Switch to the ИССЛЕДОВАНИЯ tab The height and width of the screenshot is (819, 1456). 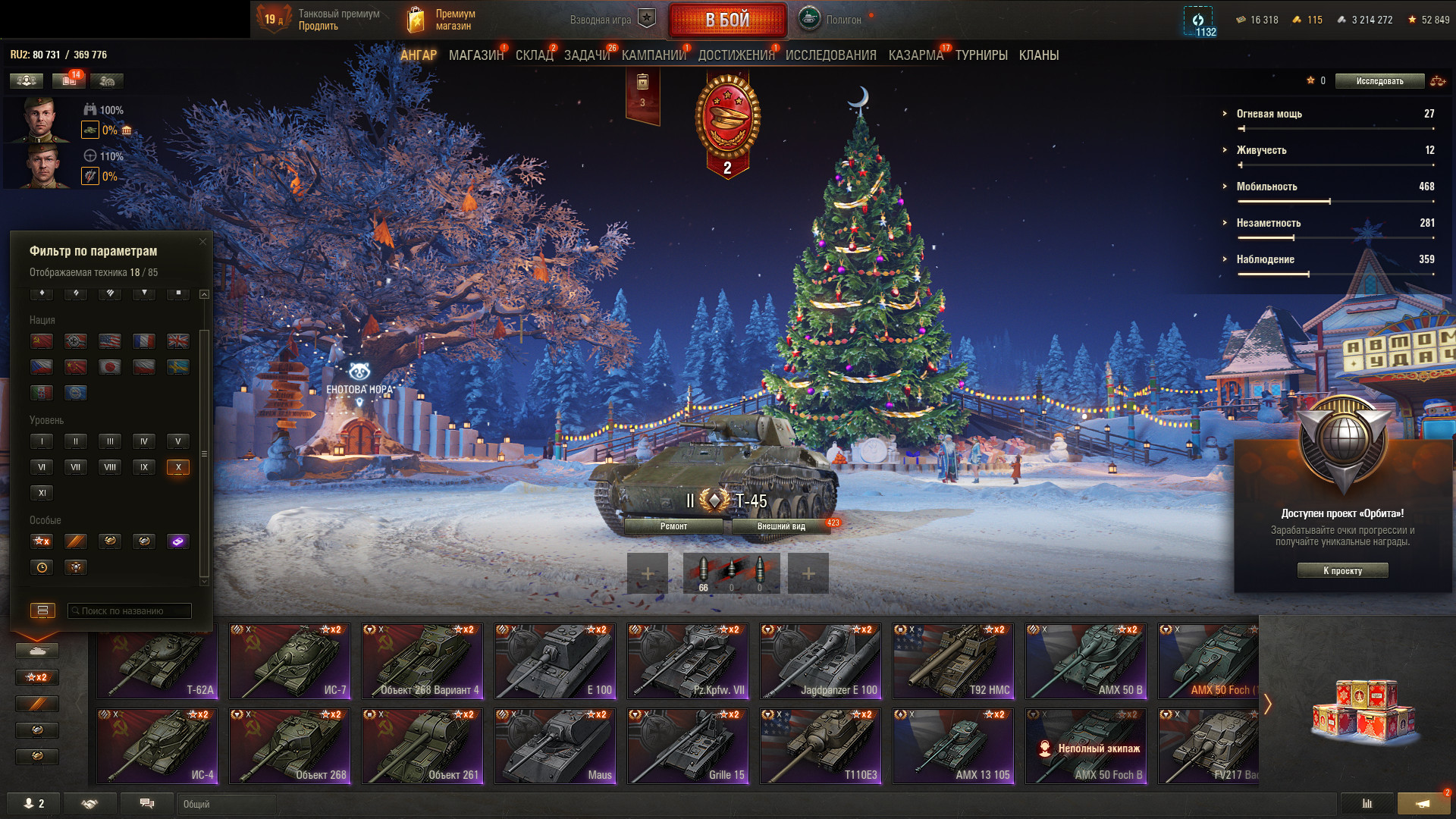830,55
